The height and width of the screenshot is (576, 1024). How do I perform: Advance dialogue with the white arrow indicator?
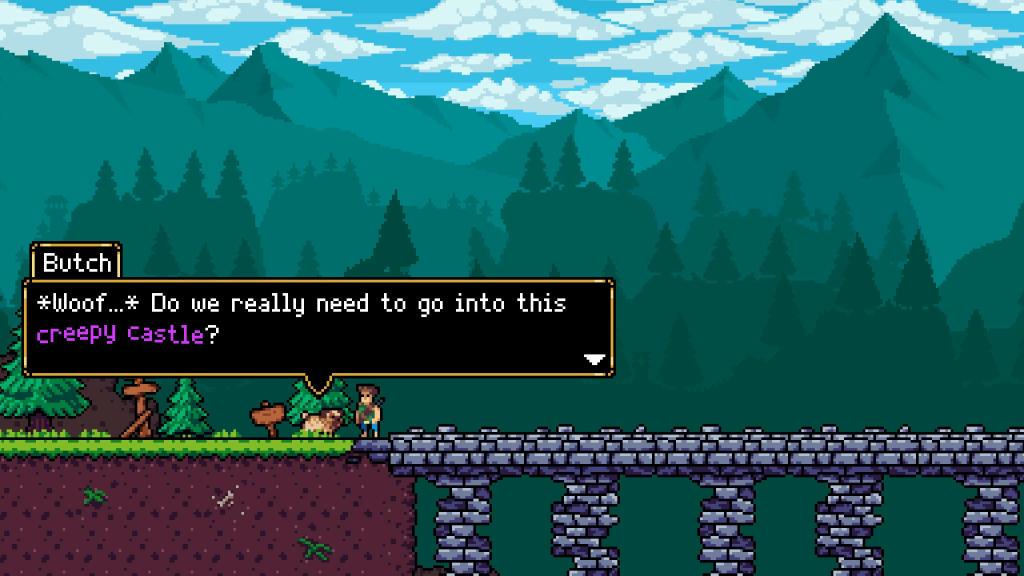click(x=595, y=358)
